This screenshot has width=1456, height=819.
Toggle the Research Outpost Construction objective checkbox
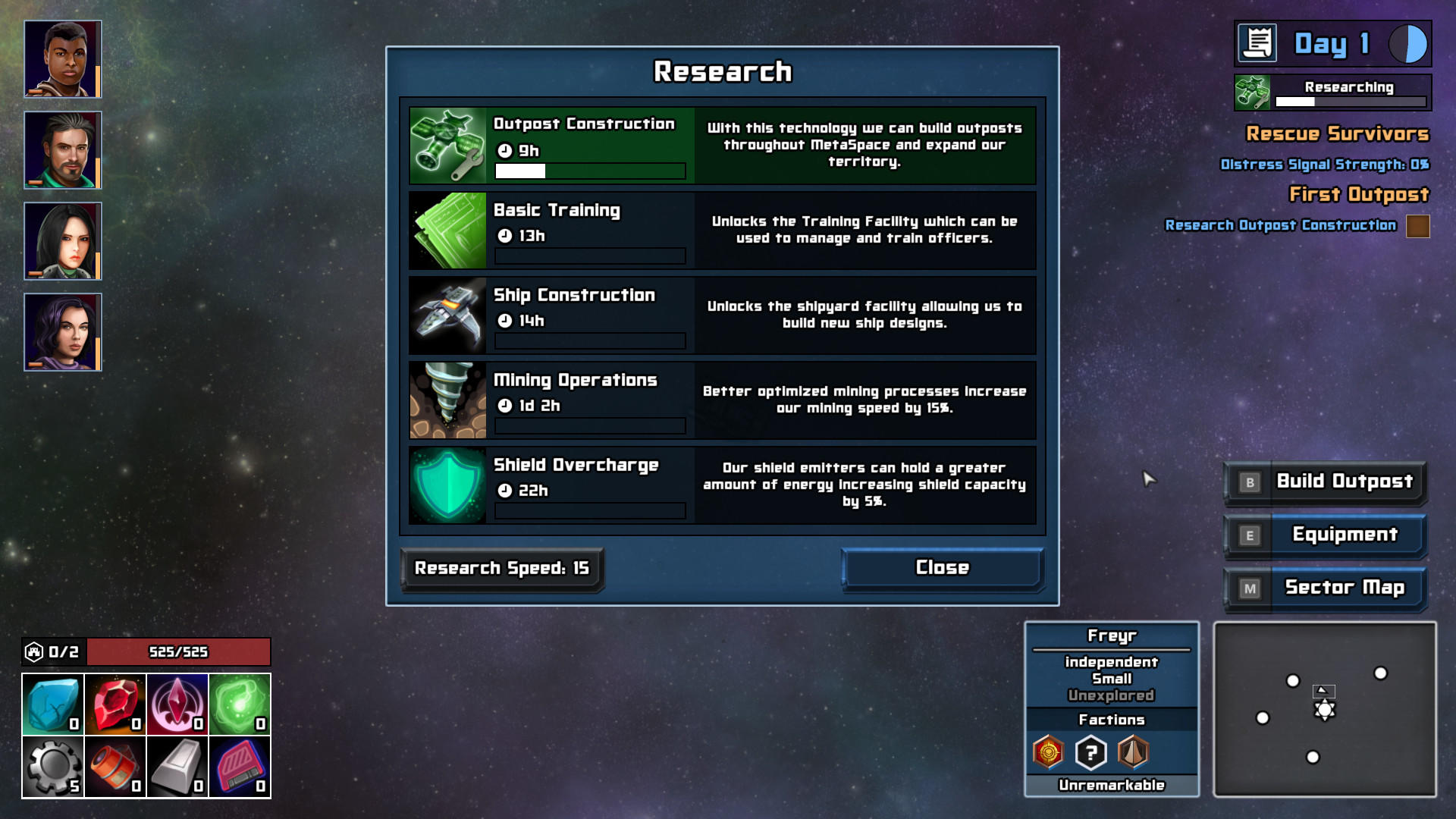(1417, 226)
